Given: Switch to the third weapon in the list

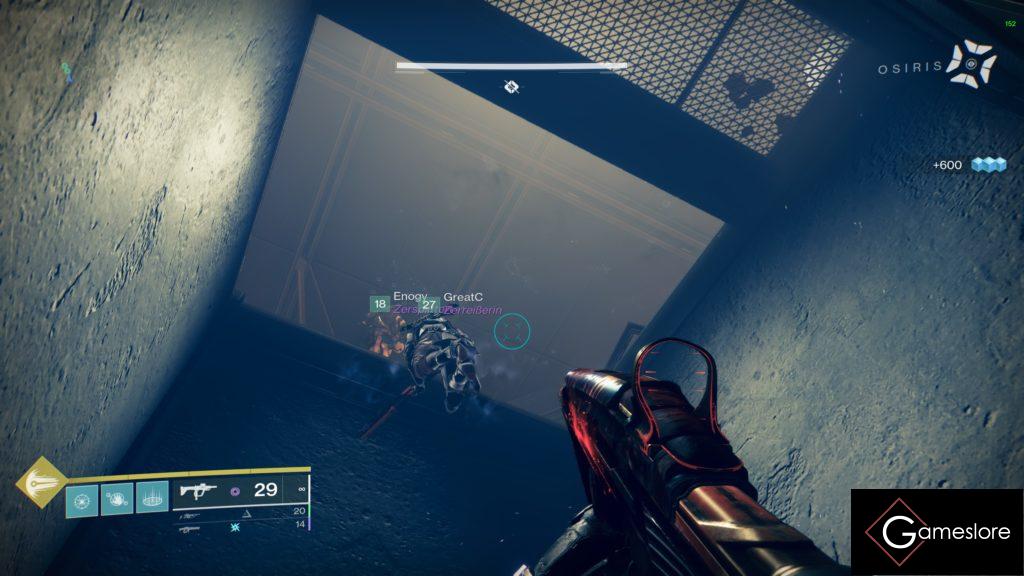Looking at the screenshot, I should click(x=189, y=527).
